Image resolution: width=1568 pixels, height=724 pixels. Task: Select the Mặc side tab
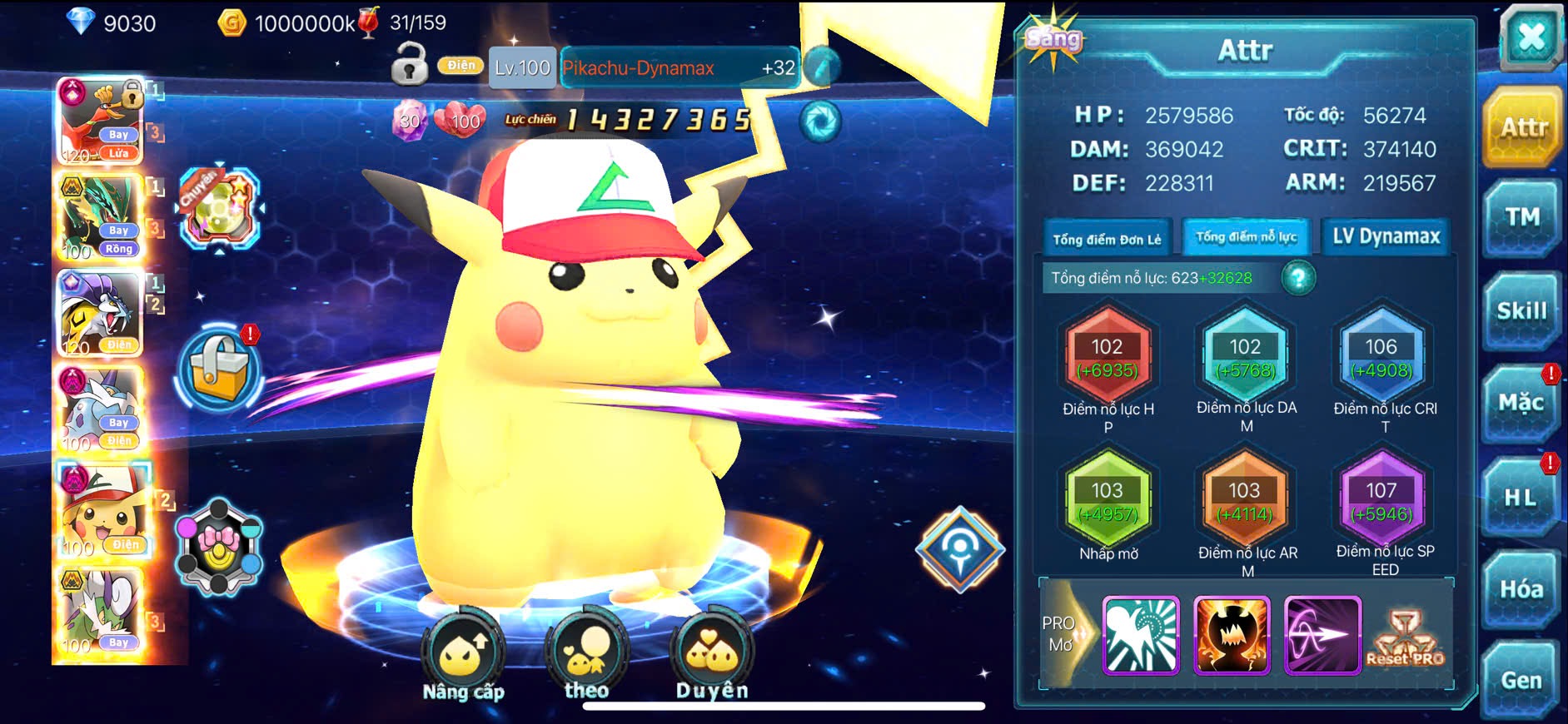(x=1521, y=404)
